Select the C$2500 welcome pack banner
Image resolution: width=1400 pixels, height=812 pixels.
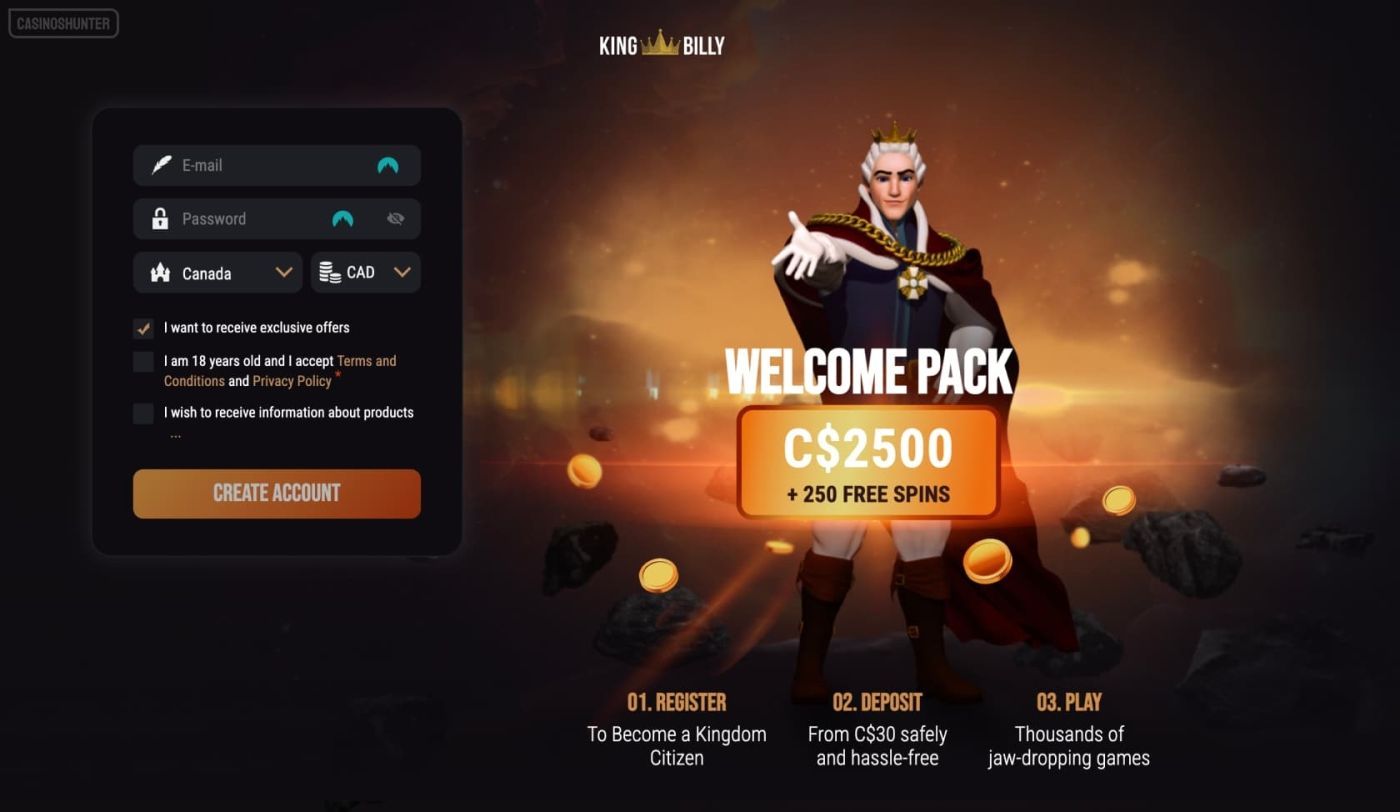tap(868, 462)
